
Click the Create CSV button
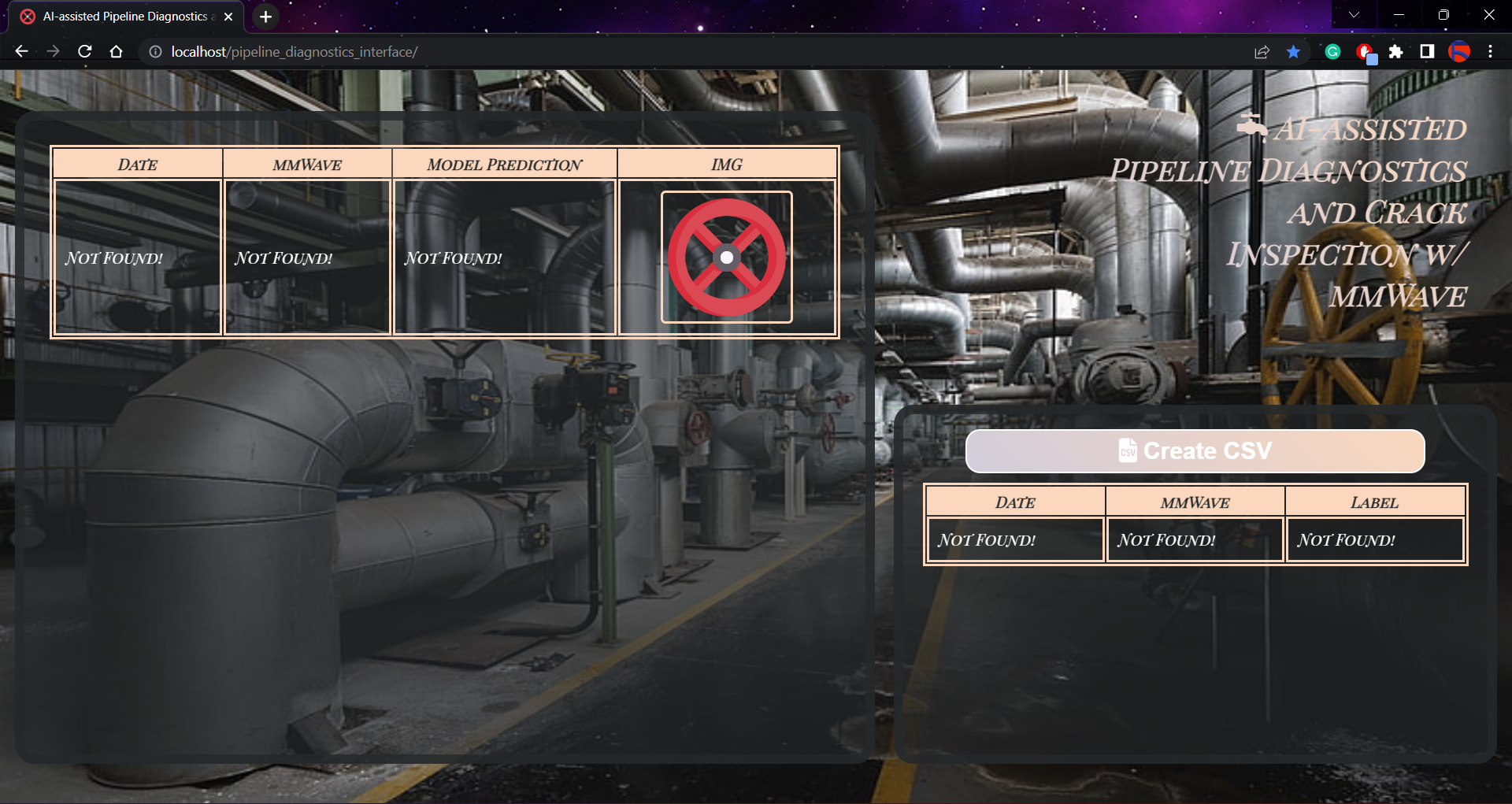pos(1195,451)
